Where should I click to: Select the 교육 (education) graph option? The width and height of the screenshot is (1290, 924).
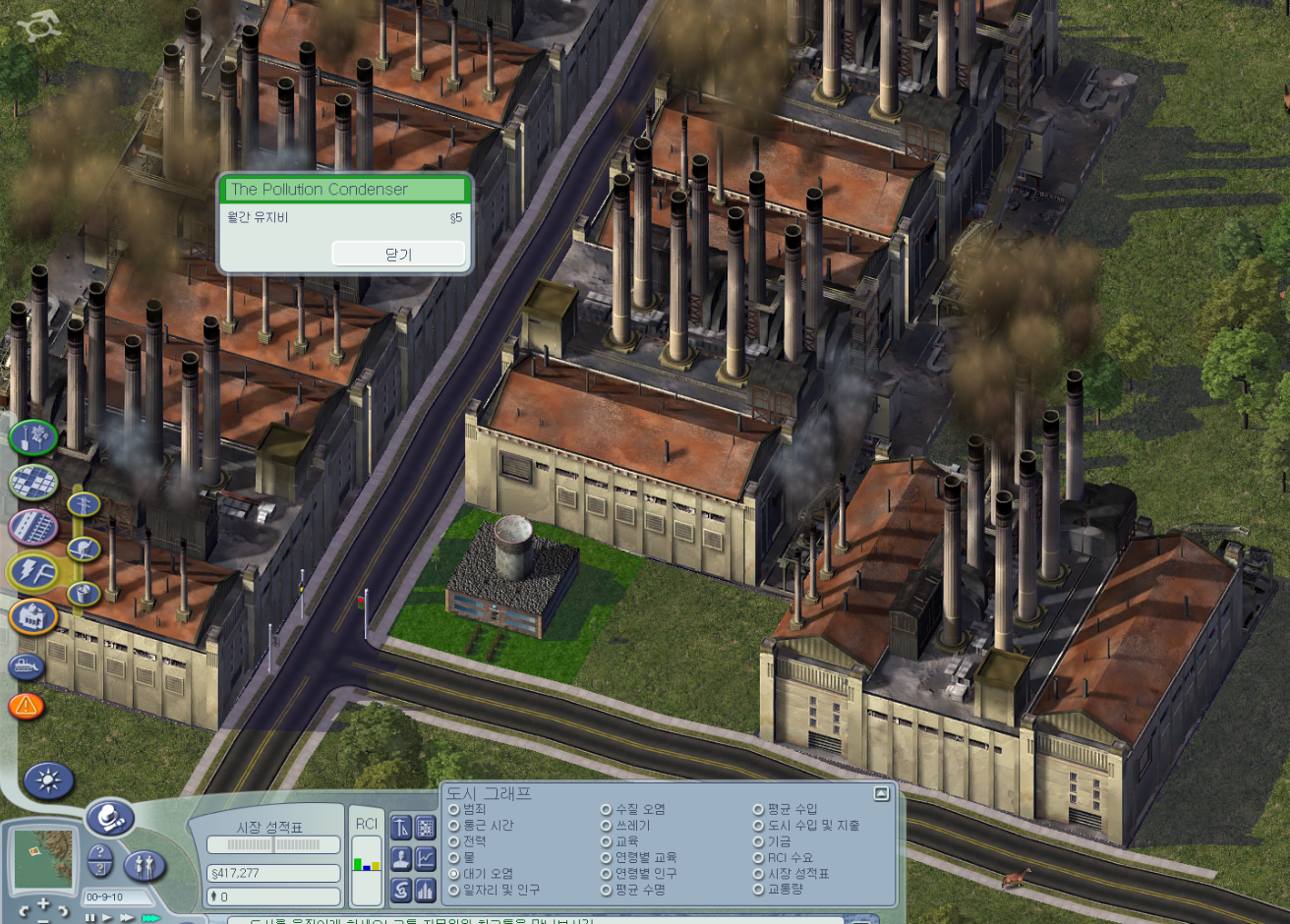(607, 841)
